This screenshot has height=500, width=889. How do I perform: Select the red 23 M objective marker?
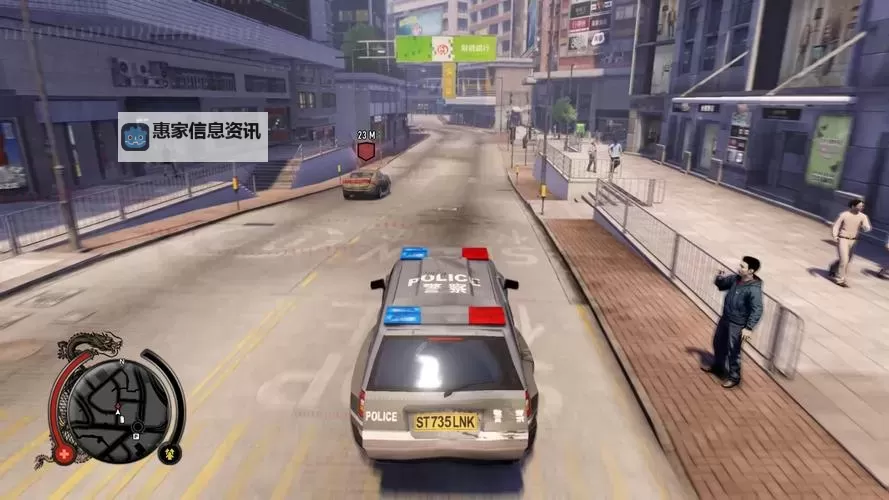[366, 151]
